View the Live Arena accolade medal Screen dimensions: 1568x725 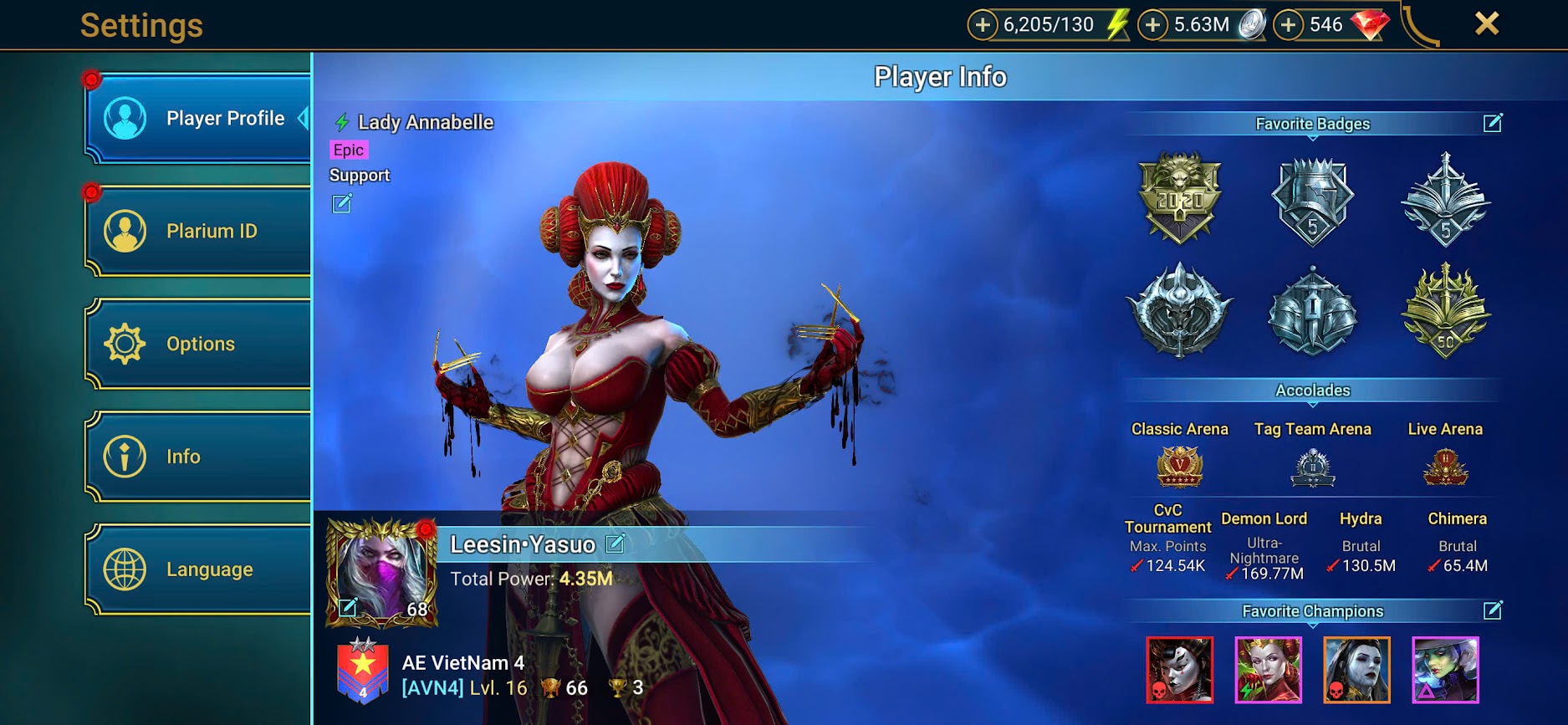(1445, 467)
